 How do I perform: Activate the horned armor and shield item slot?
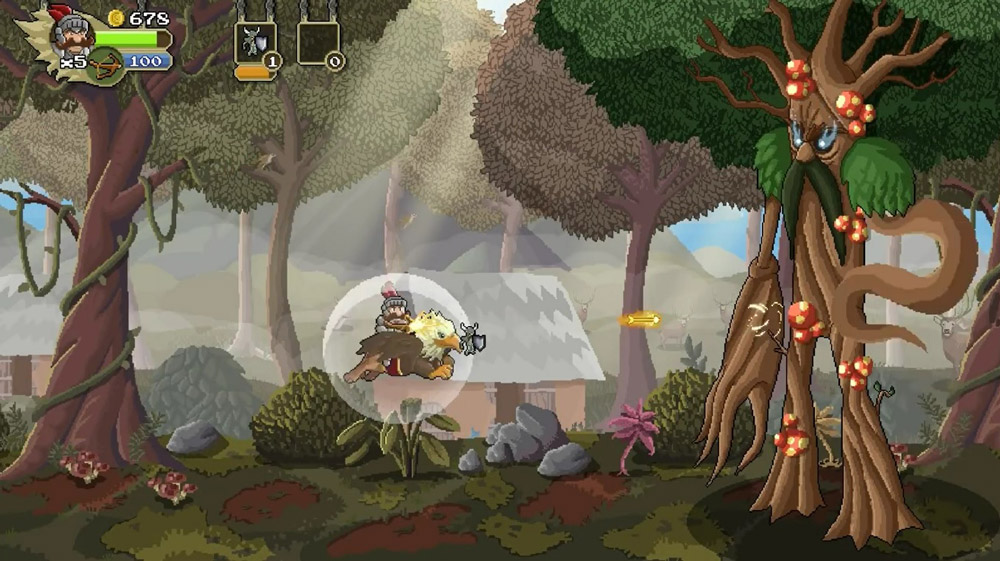click(x=254, y=43)
